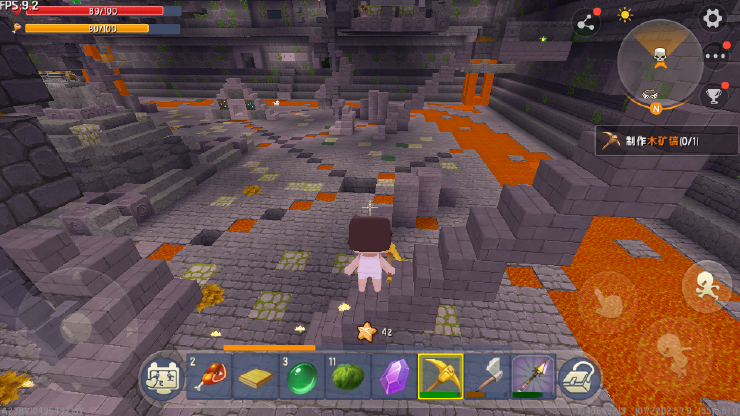This screenshot has height=416, width=740.
Task: Open the three-dots more options menu
Action: 714,56
